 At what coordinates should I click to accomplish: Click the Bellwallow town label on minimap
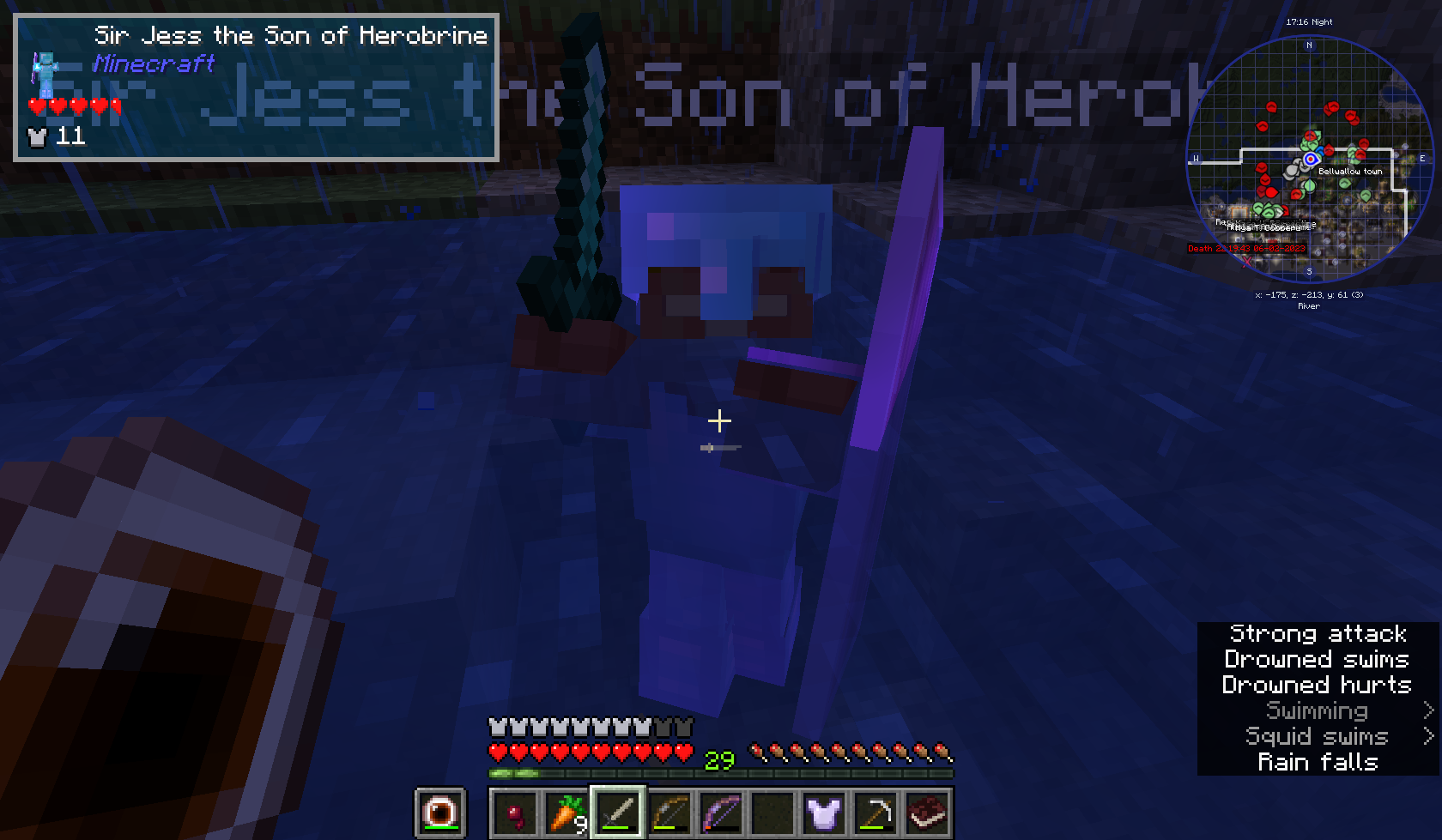1350,172
